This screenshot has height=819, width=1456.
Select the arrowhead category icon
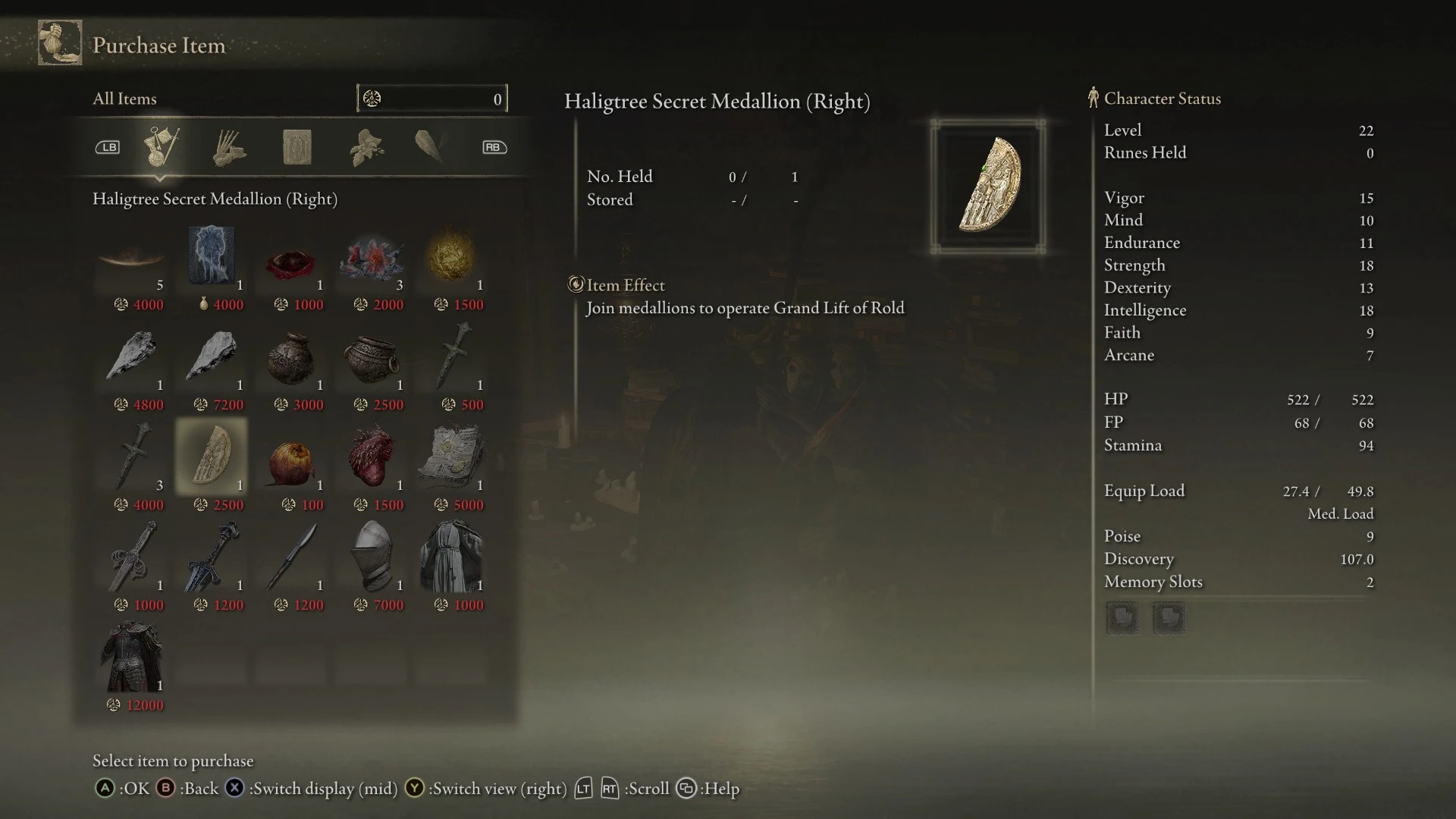[430, 146]
